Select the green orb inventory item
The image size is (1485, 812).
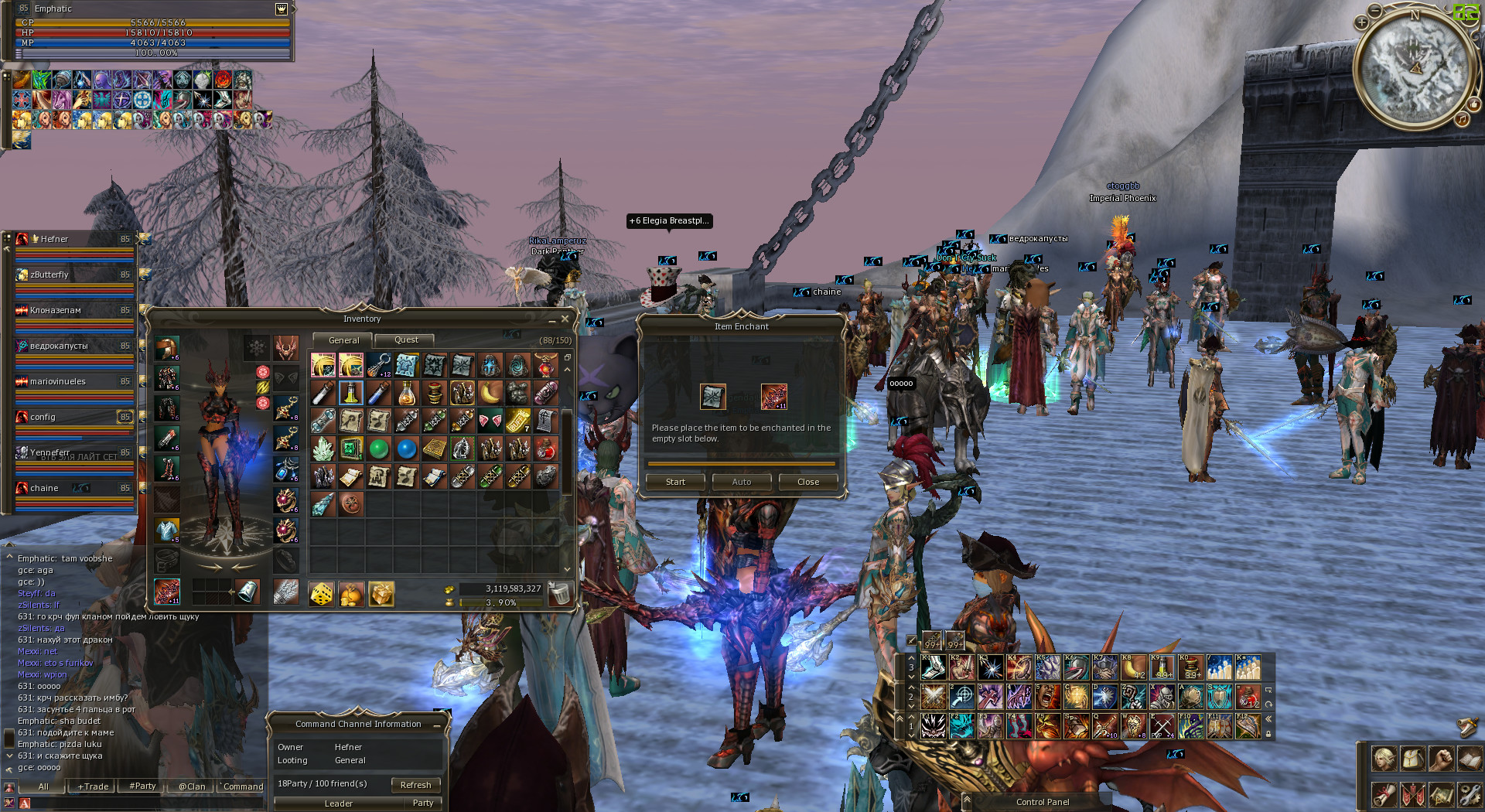(x=378, y=449)
